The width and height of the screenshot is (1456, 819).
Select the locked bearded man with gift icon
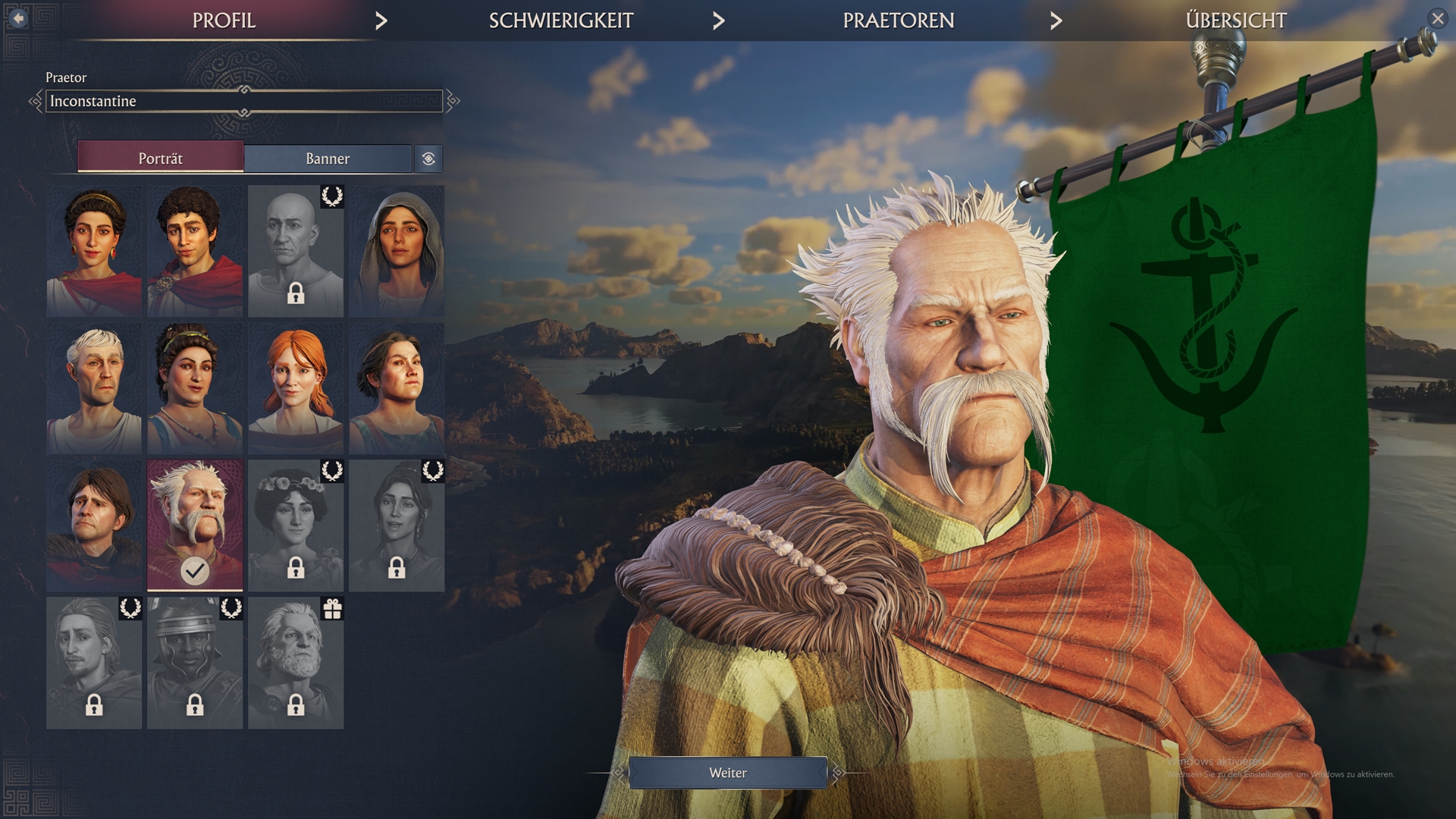[296, 663]
